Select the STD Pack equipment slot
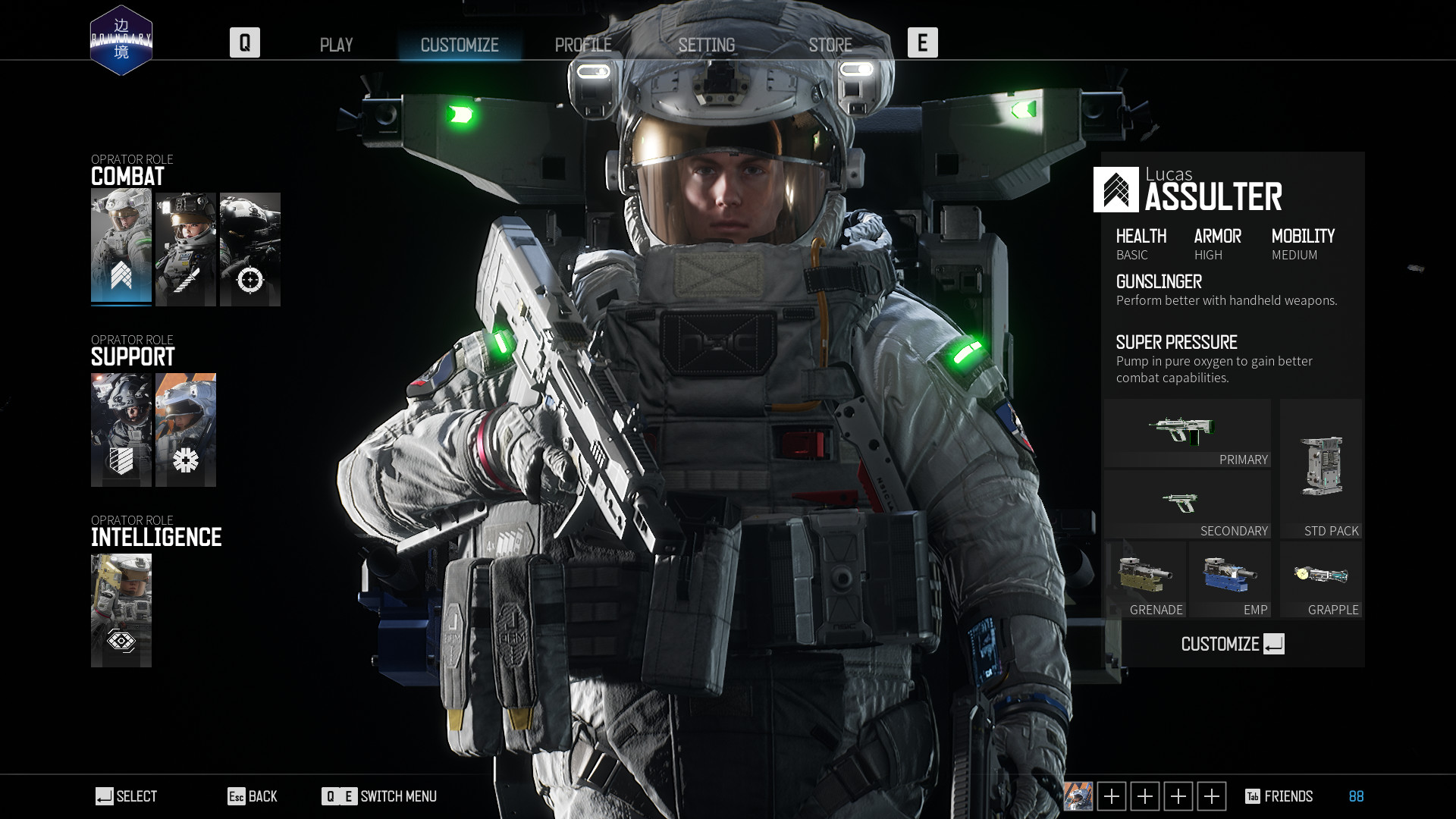 pos(1320,469)
